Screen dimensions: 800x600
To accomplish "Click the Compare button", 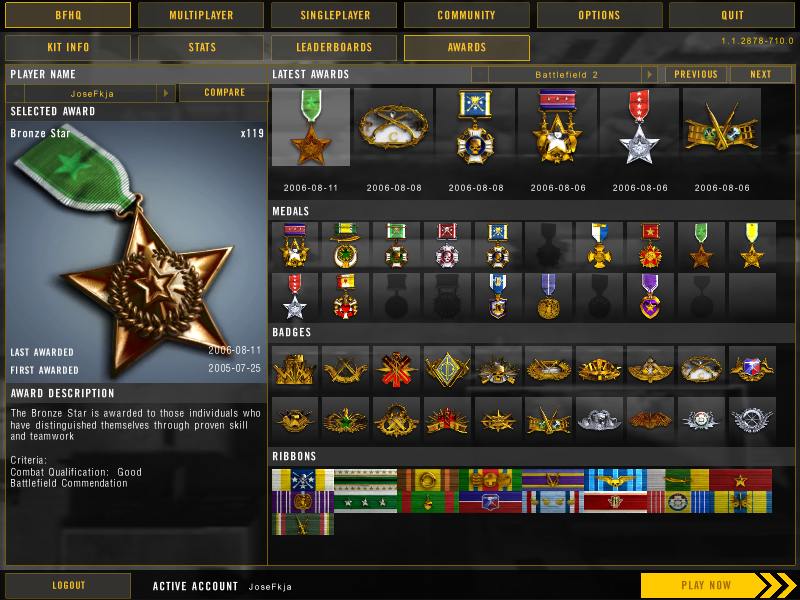I will 224,92.
